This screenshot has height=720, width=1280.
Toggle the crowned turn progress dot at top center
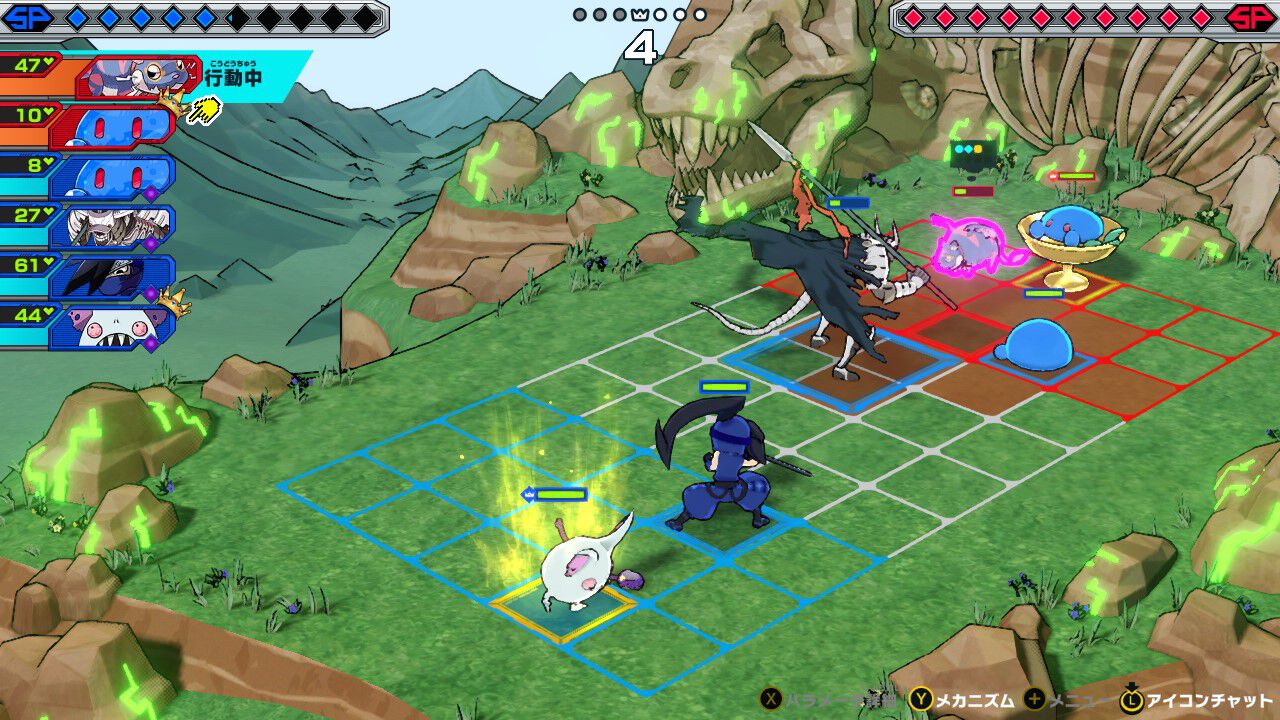coord(640,15)
